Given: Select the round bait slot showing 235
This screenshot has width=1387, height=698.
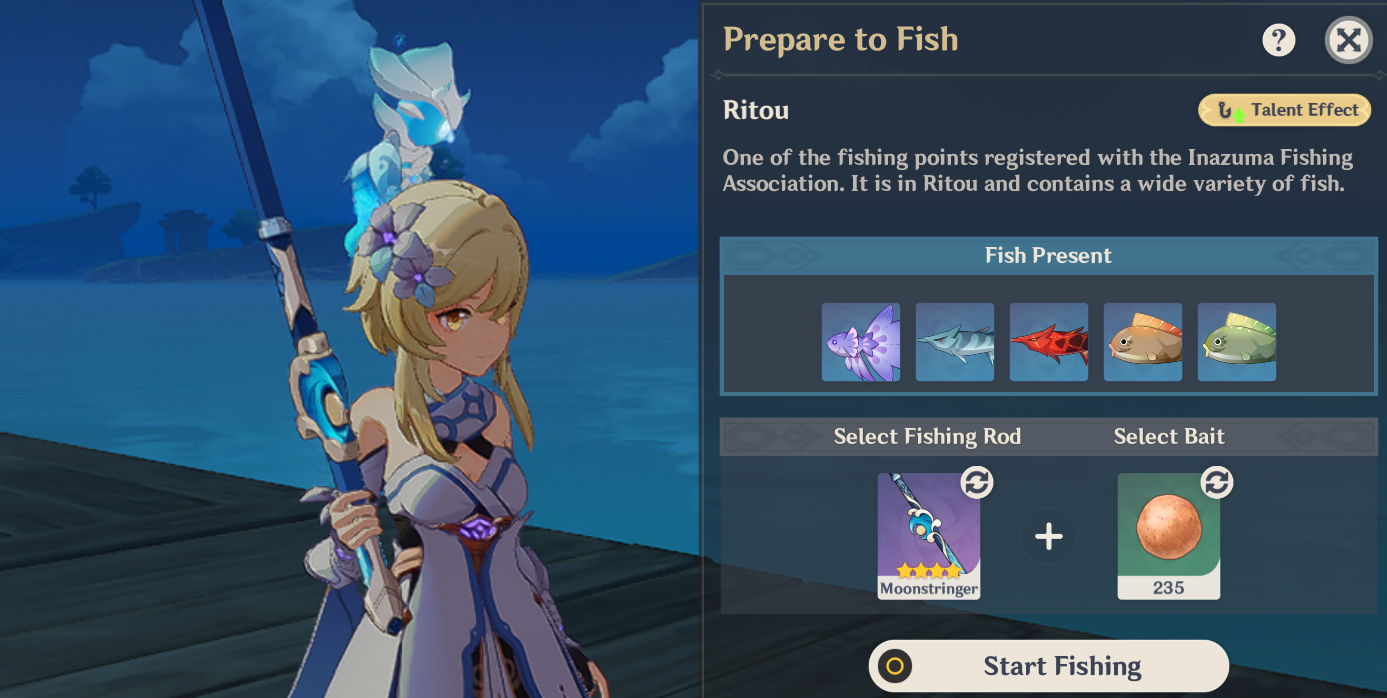Looking at the screenshot, I should [1168, 535].
